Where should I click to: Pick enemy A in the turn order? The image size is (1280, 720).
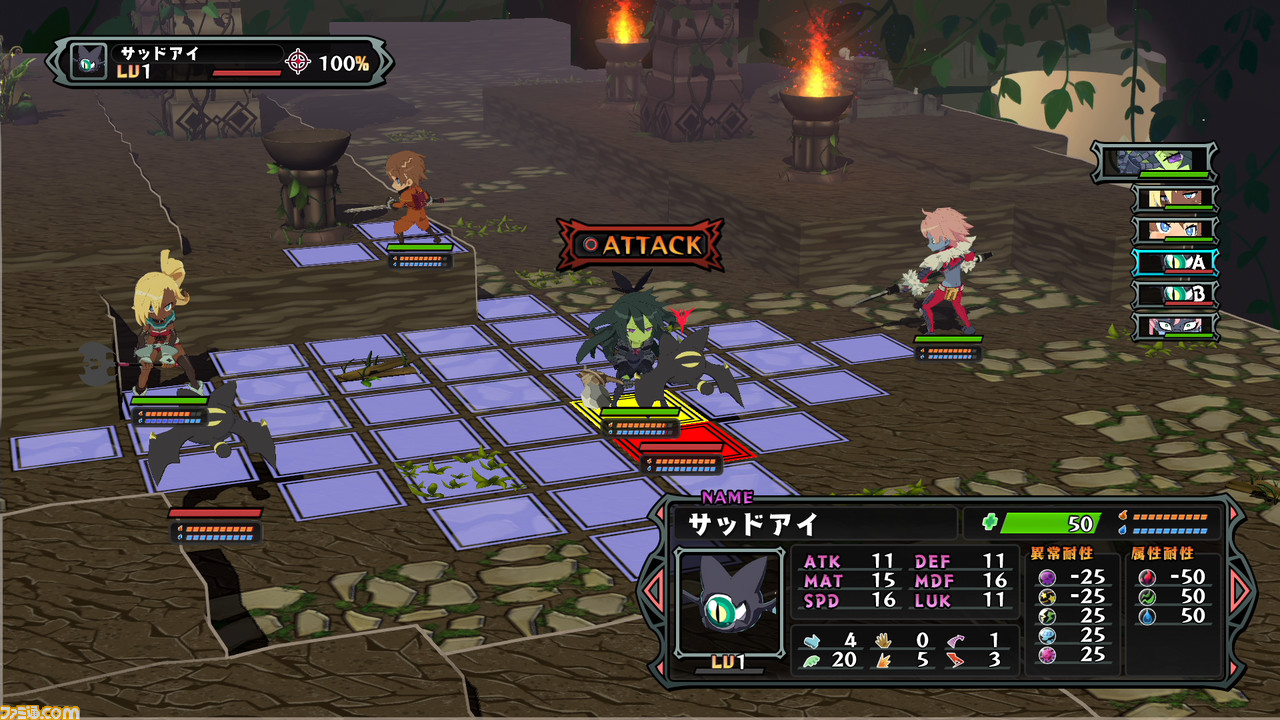point(1175,262)
